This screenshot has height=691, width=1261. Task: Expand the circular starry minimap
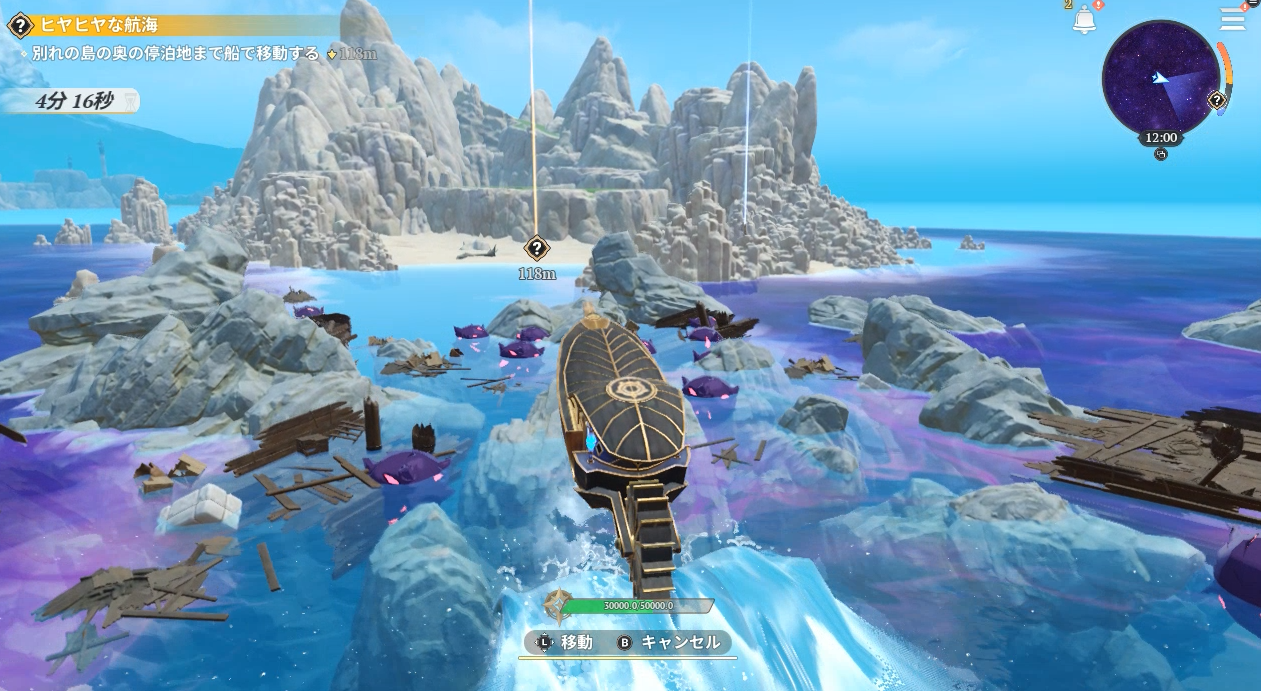1158,78
